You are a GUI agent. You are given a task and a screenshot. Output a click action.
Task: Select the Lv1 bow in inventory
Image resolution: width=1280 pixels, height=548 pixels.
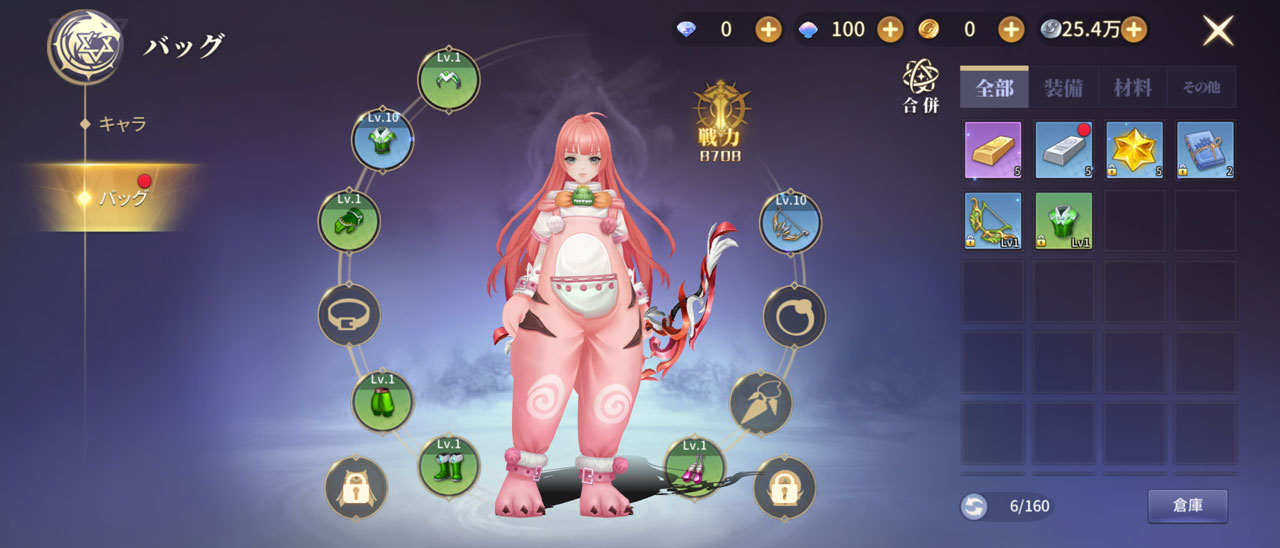tap(993, 221)
